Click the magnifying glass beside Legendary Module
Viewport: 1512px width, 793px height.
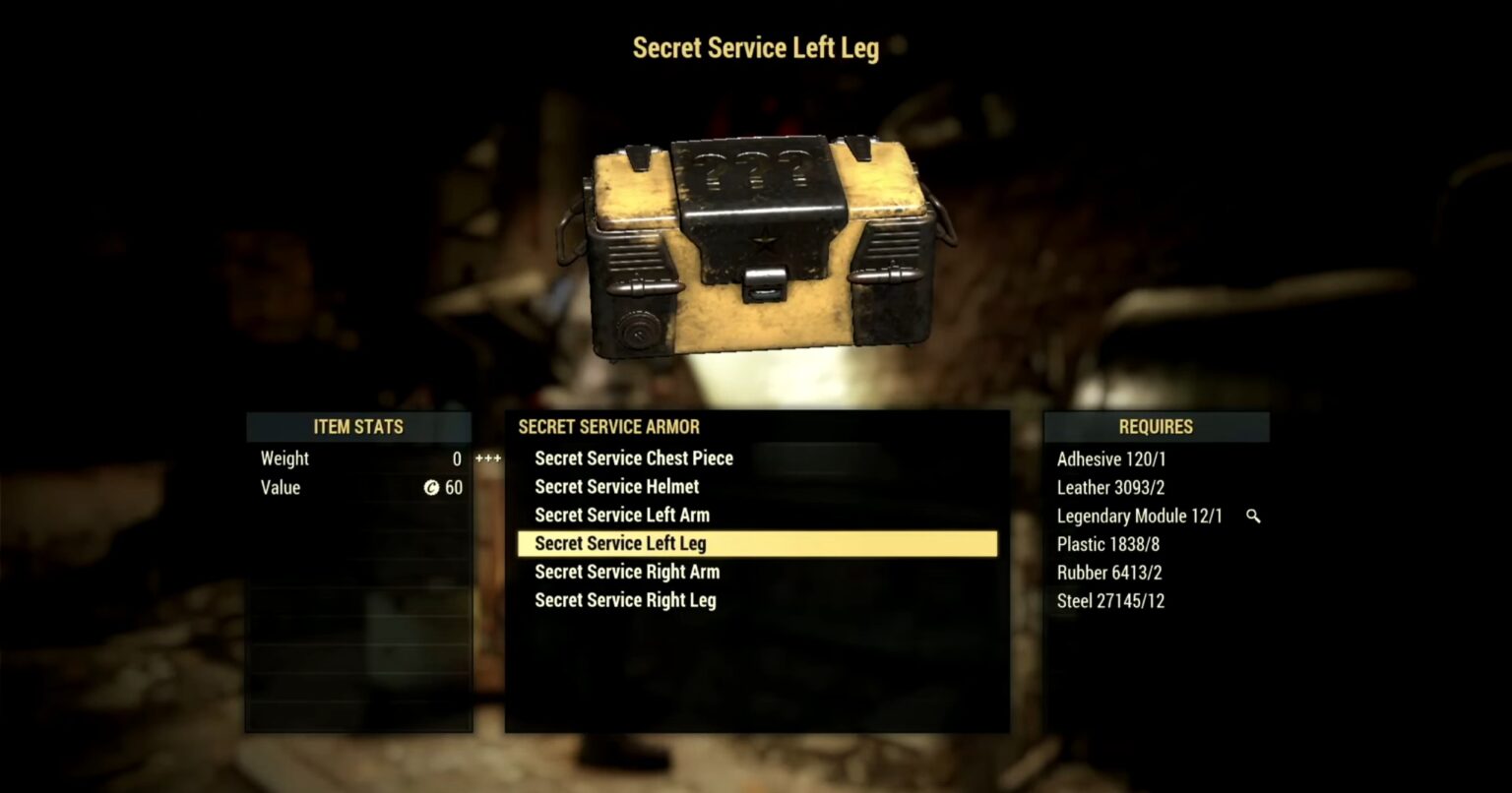click(x=1252, y=515)
